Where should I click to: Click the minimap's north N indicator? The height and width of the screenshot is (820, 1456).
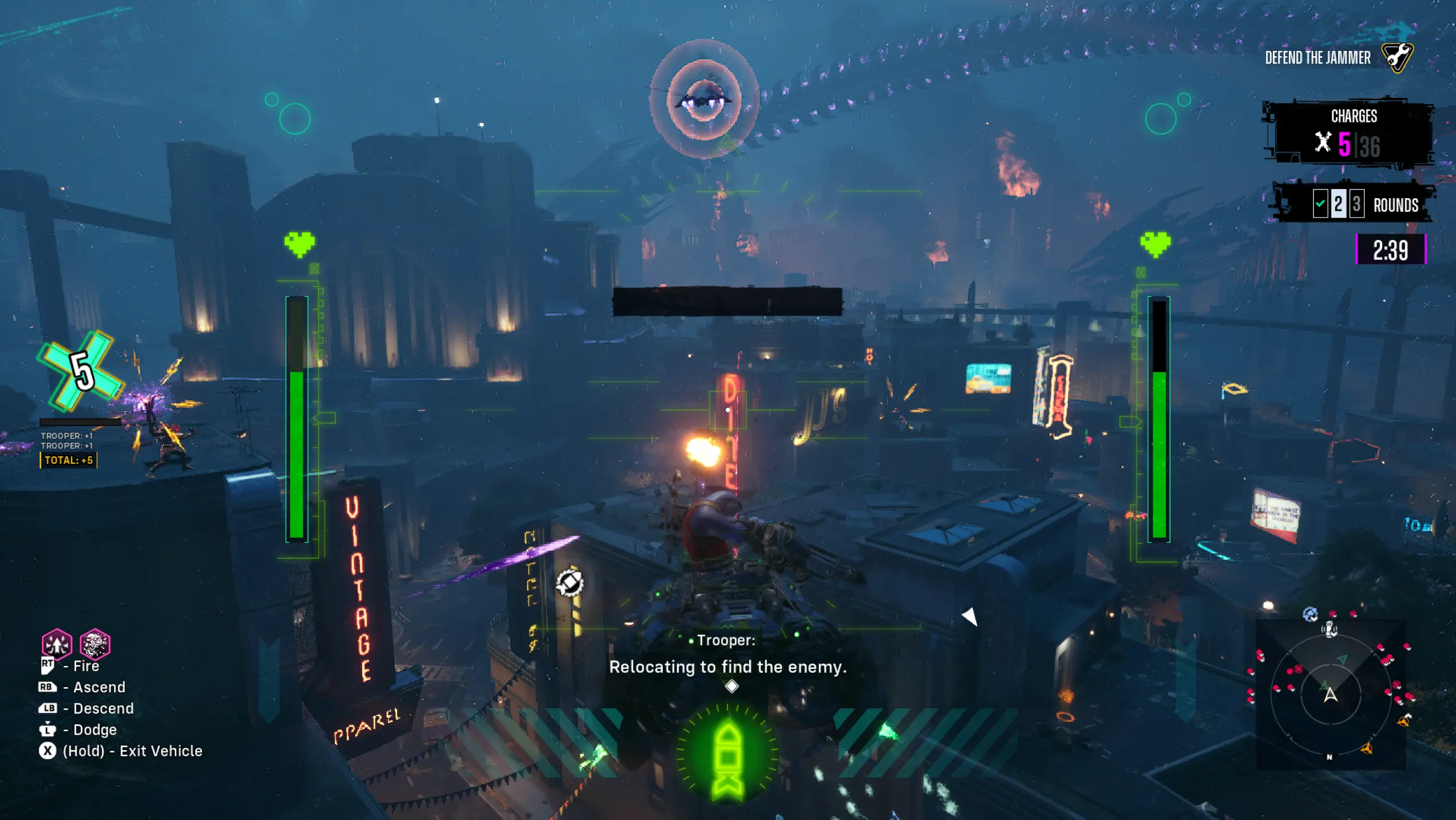pyautogui.click(x=1330, y=757)
